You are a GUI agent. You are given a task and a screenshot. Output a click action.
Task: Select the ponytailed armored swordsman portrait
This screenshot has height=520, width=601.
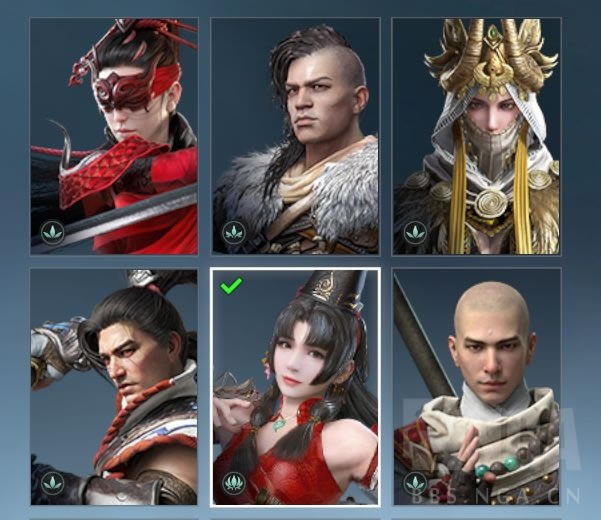point(114,386)
